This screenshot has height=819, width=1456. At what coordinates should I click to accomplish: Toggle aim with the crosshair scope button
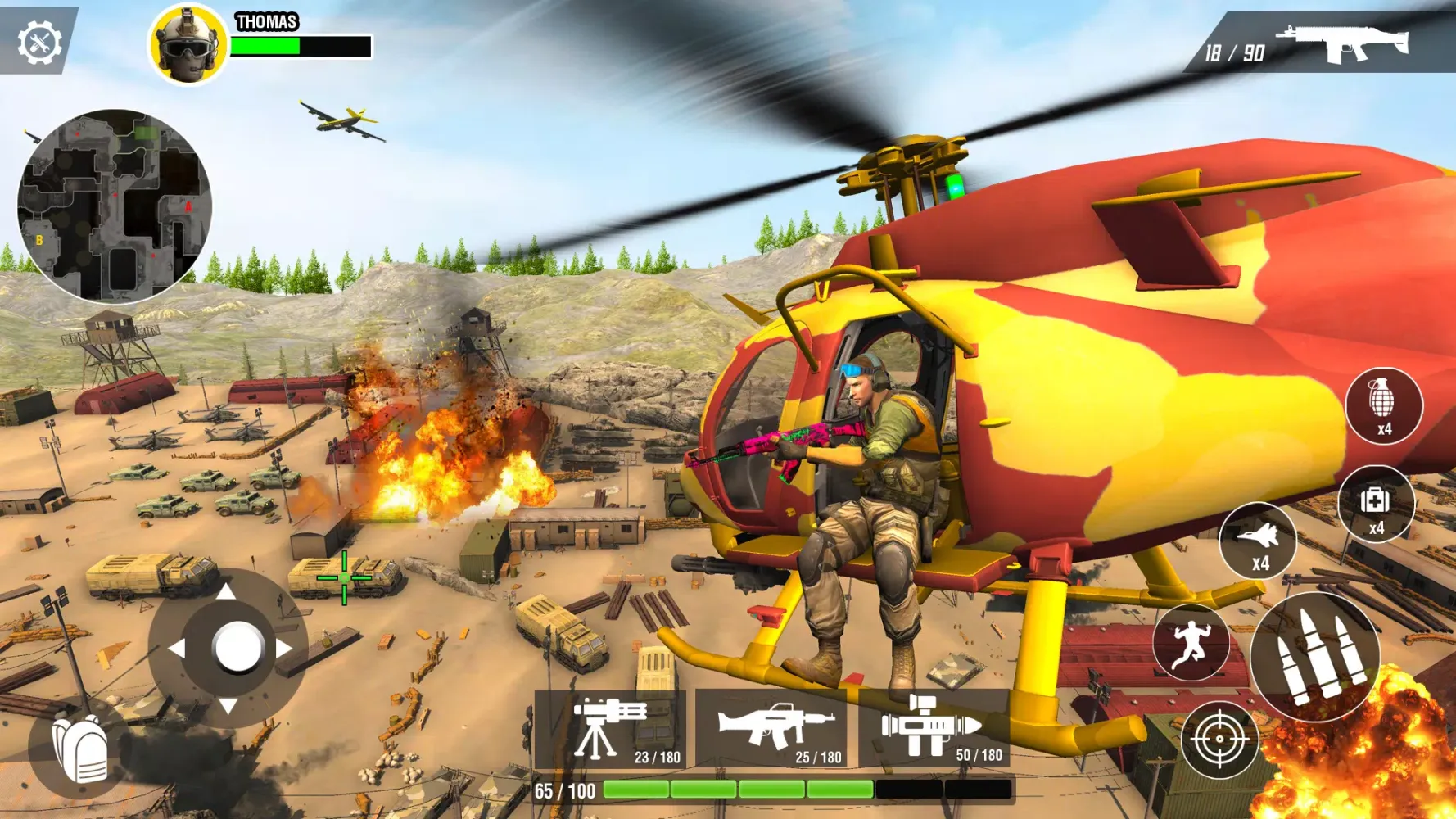point(1219,740)
